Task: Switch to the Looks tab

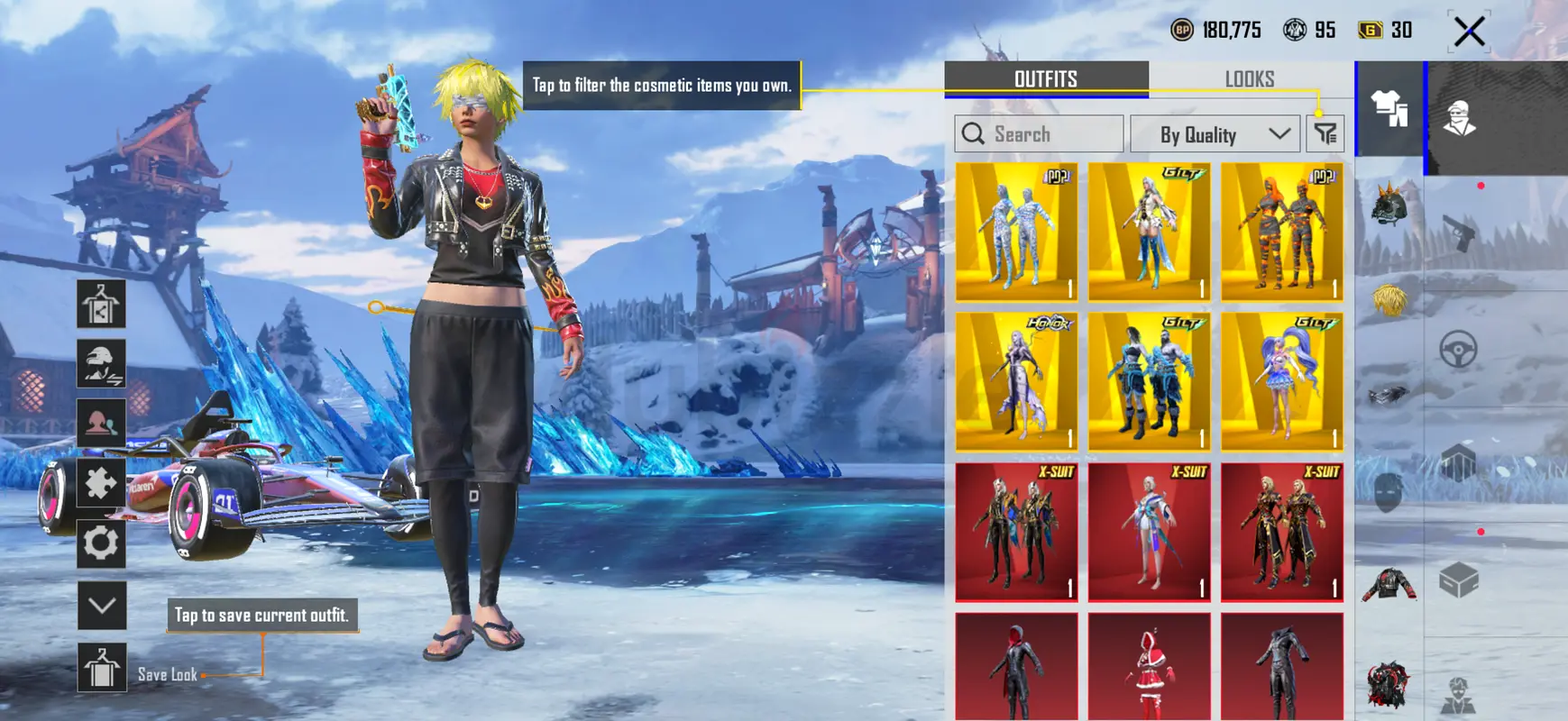Action: 1249,79
